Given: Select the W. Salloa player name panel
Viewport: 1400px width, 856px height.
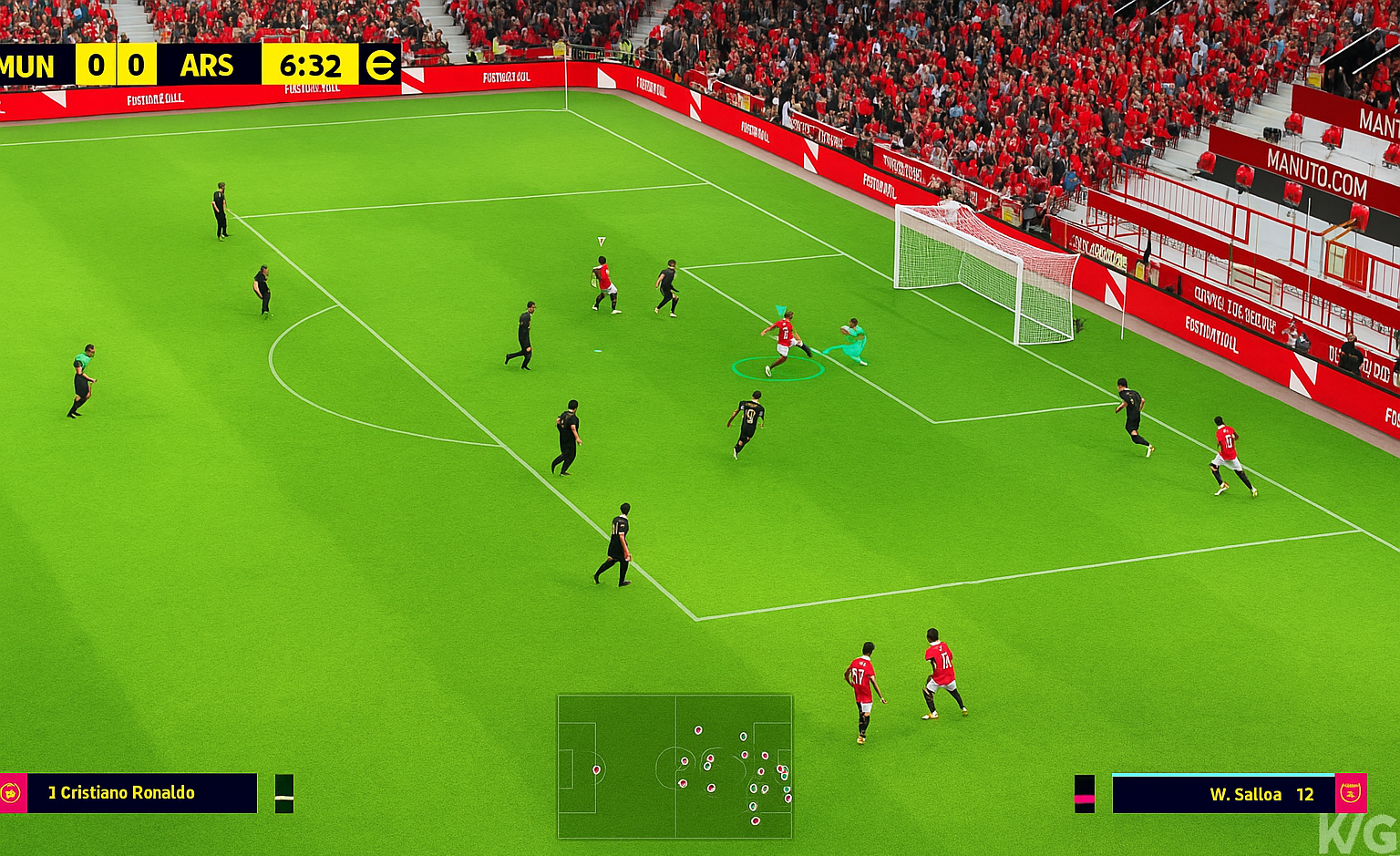Looking at the screenshot, I should tap(1223, 794).
